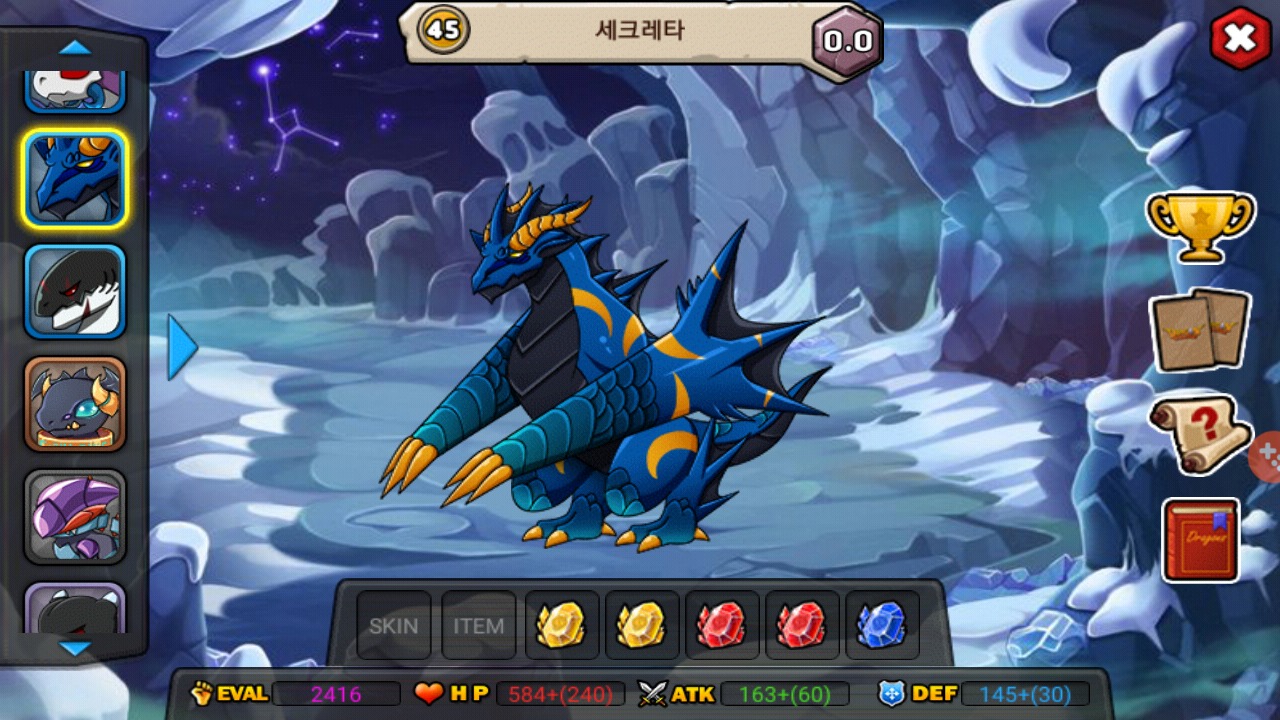Click the blue right arrow expander

pyautogui.click(x=181, y=347)
